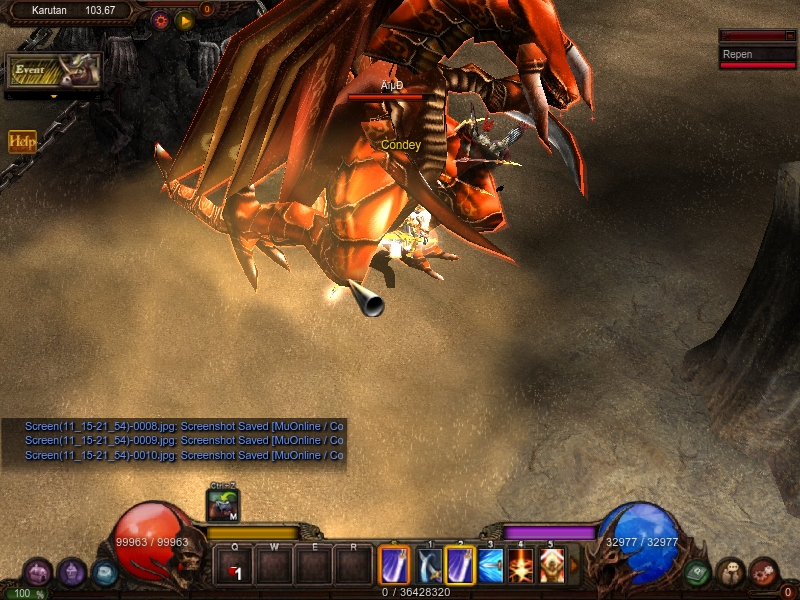Activate the orange burst skill in slot 4
800x600 pixels.
(521, 566)
